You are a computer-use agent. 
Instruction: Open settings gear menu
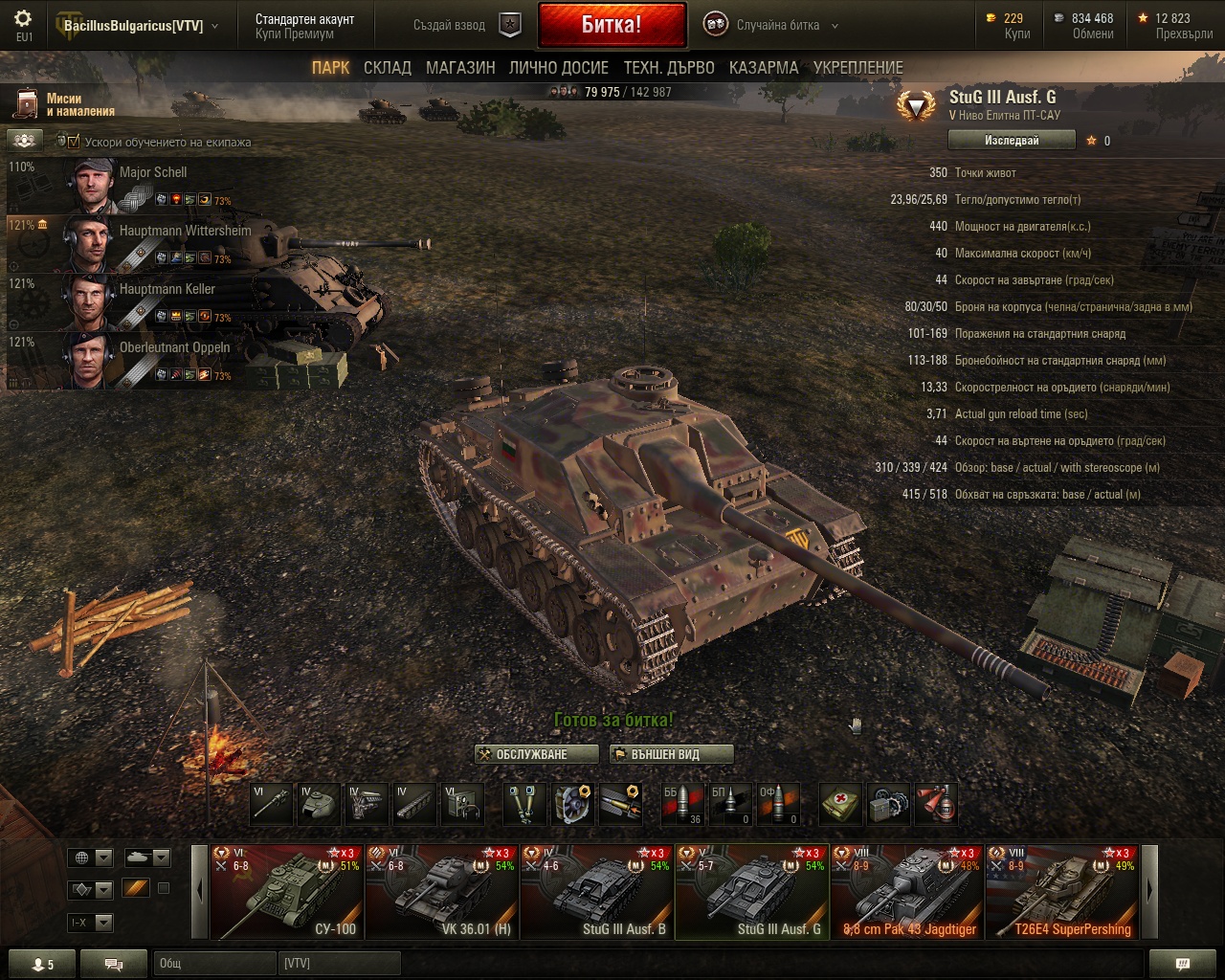(23, 19)
